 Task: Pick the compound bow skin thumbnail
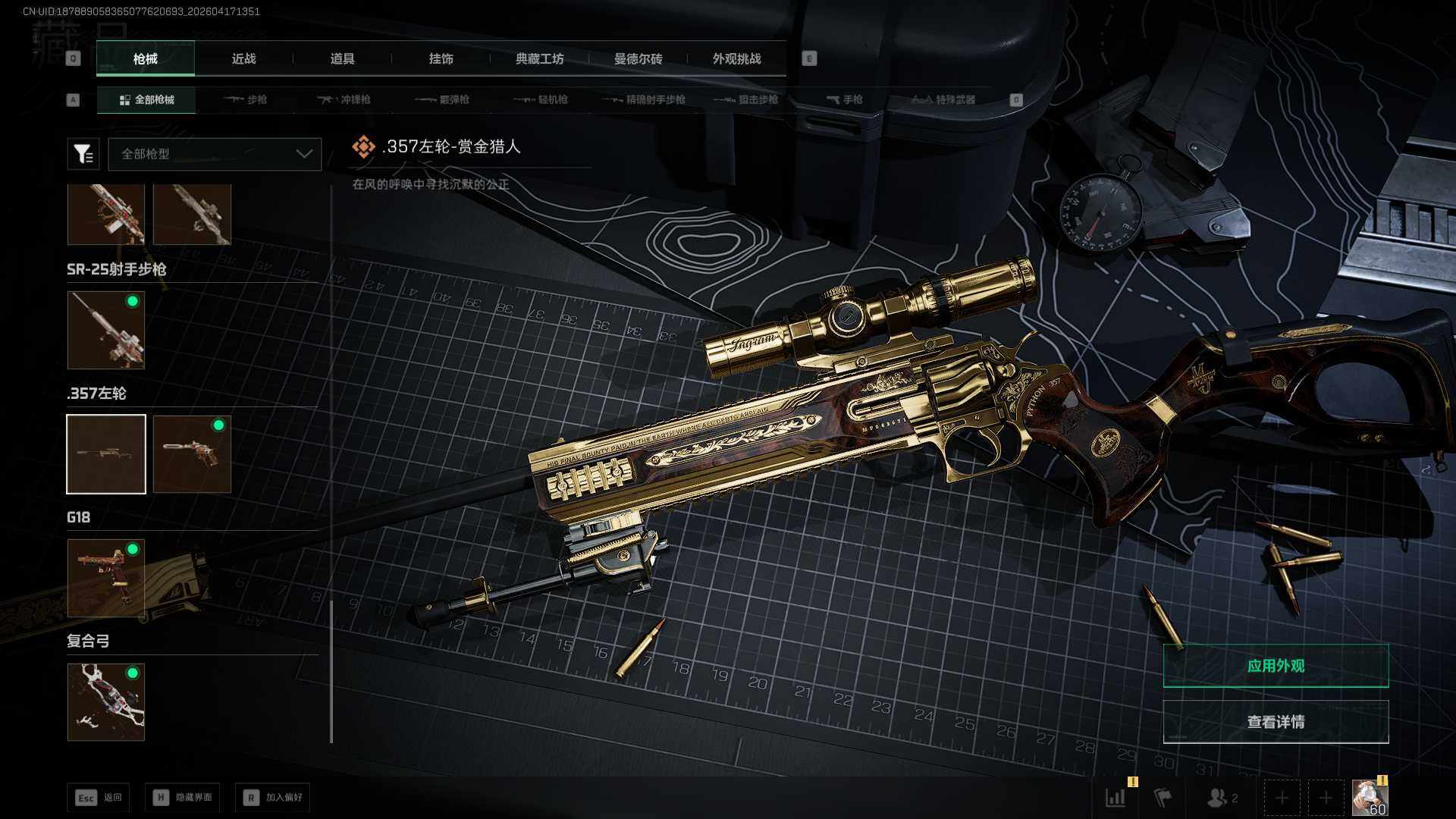[x=106, y=701]
